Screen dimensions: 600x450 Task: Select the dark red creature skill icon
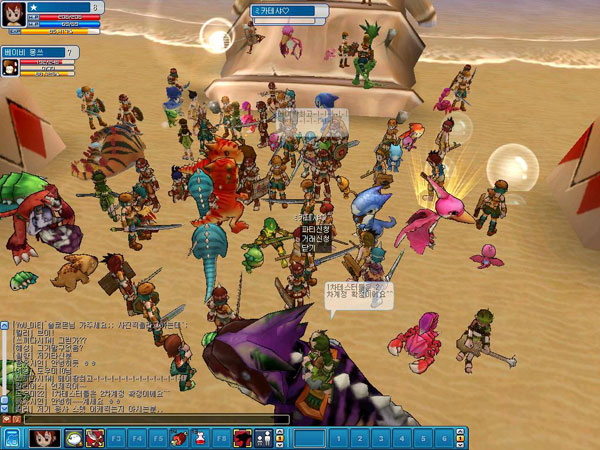[x=242, y=438]
